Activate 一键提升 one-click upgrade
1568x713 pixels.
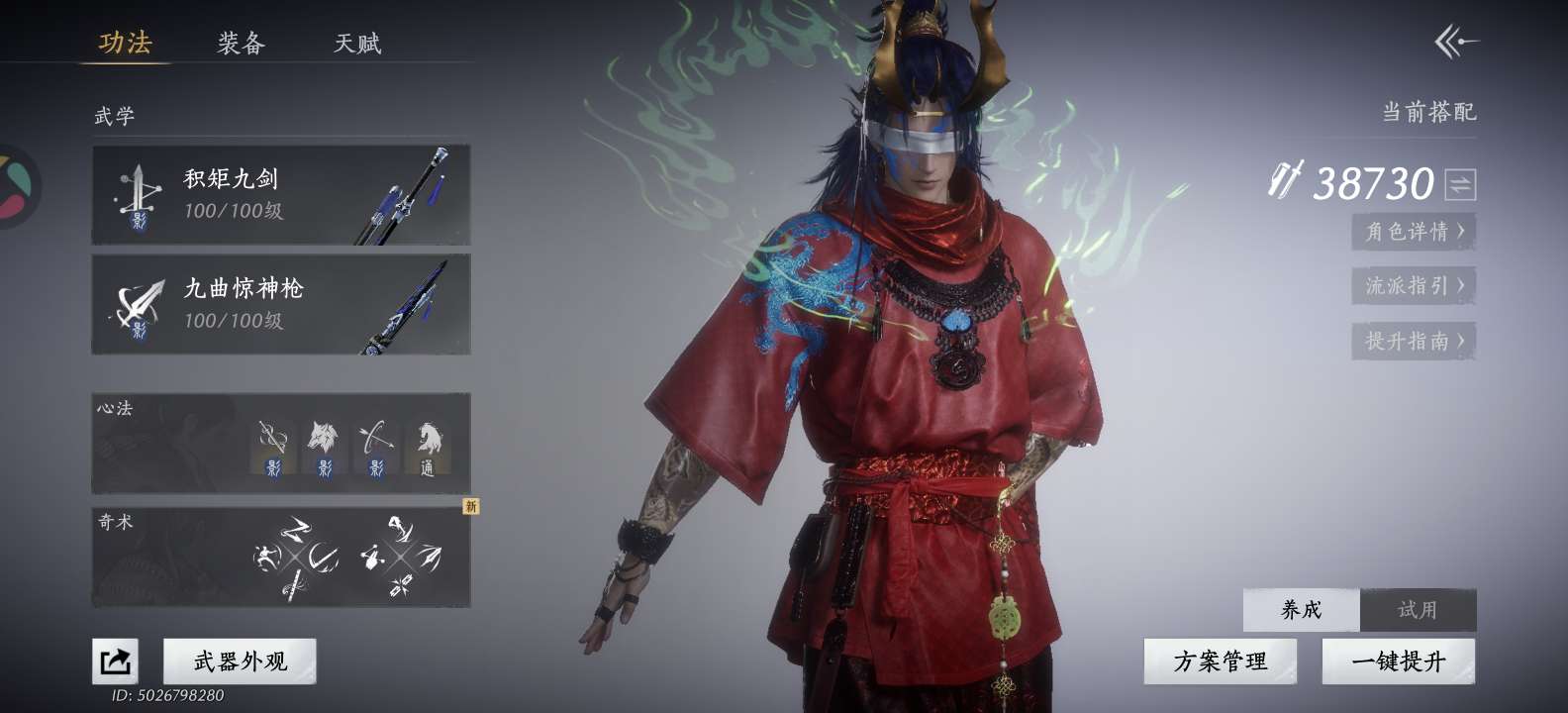pos(1398,661)
